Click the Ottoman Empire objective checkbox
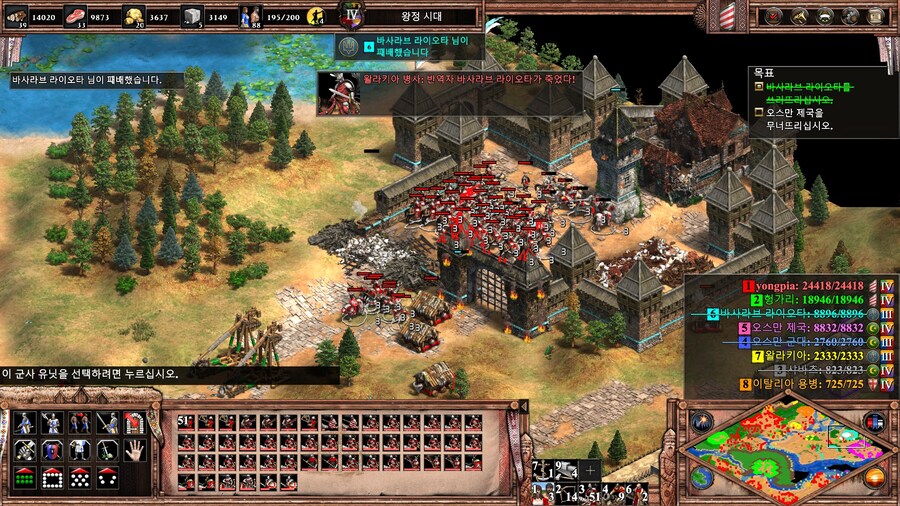 pyautogui.click(x=759, y=113)
